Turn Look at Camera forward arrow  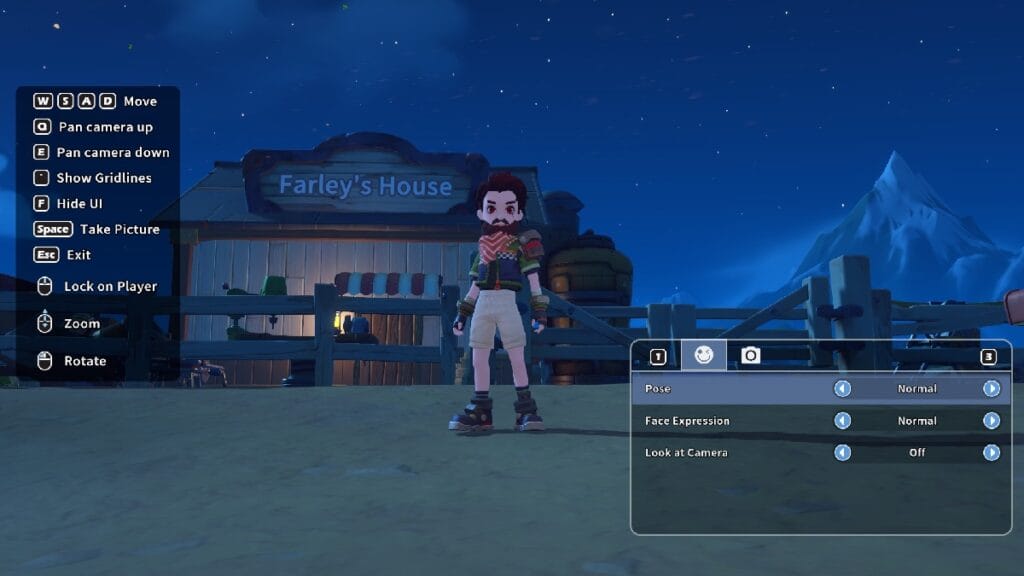[x=991, y=453]
